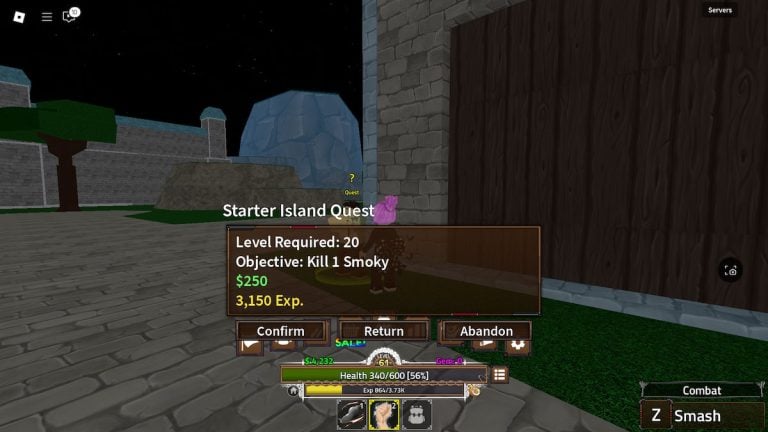Take a screenshot with the camera icon
Screen dimensions: 768x432
(x=731, y=270)
